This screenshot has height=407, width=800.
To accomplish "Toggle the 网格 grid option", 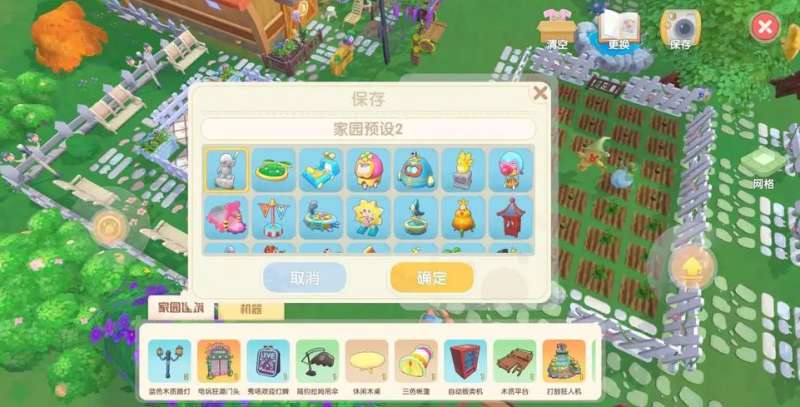I will point(764,165).
